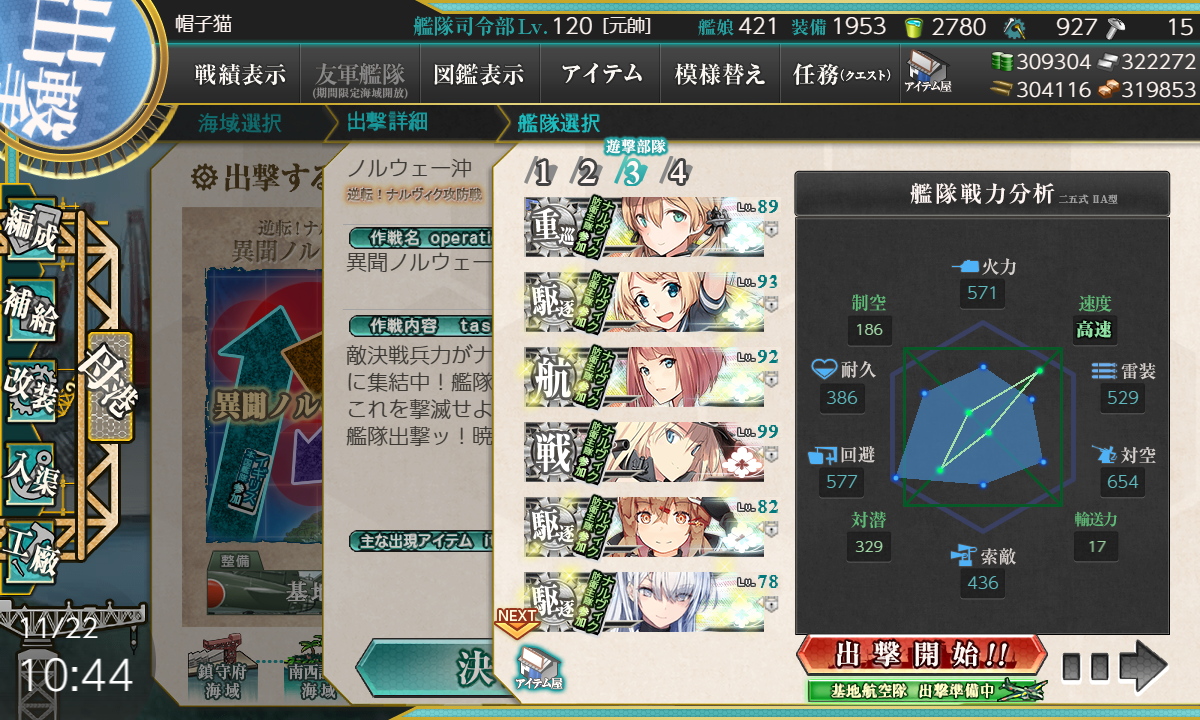
Task: Open 模様替え furniture menu
Action: point(720,74)
